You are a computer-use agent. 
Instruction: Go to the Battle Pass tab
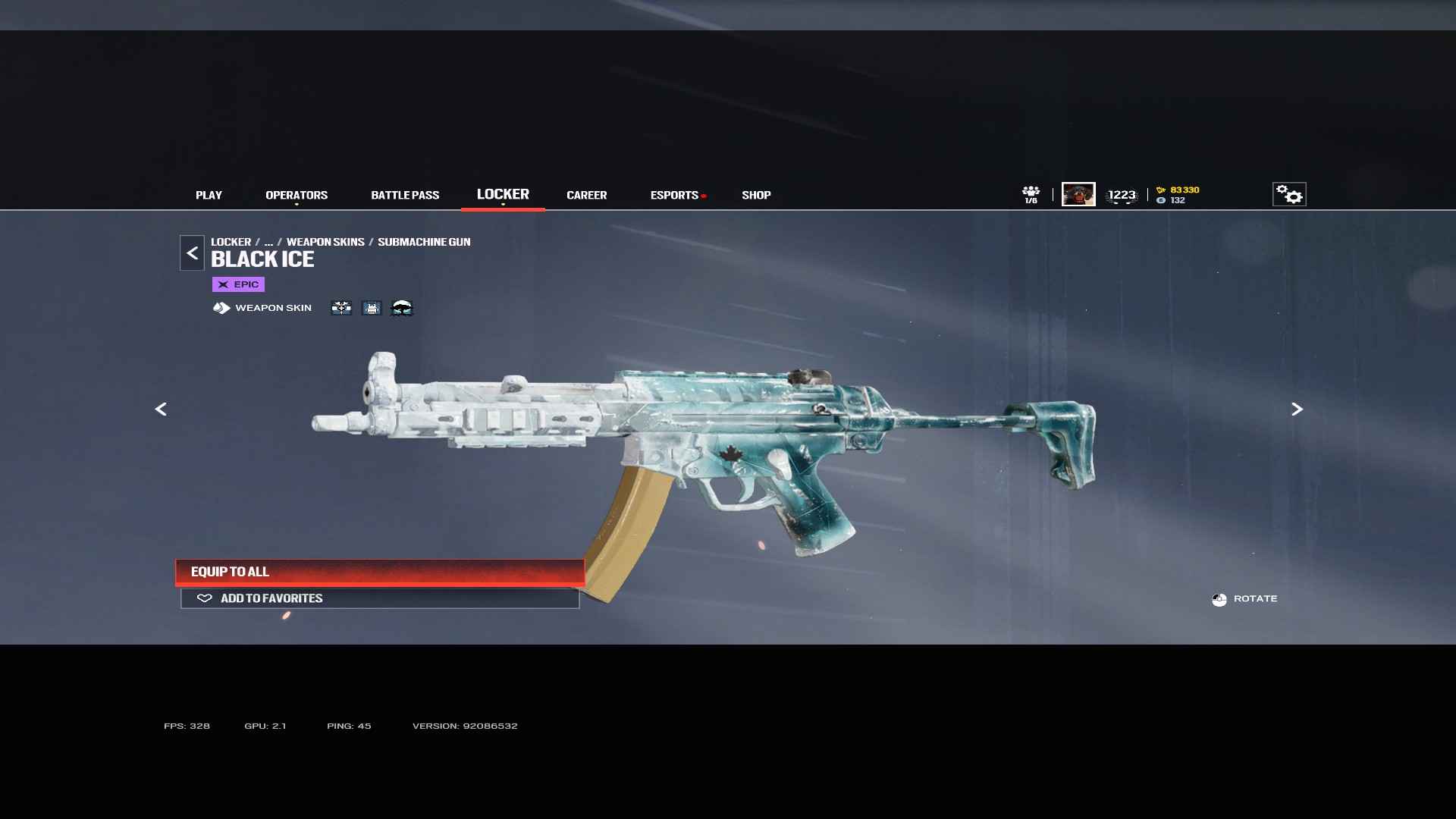click(x=405, y=195)
